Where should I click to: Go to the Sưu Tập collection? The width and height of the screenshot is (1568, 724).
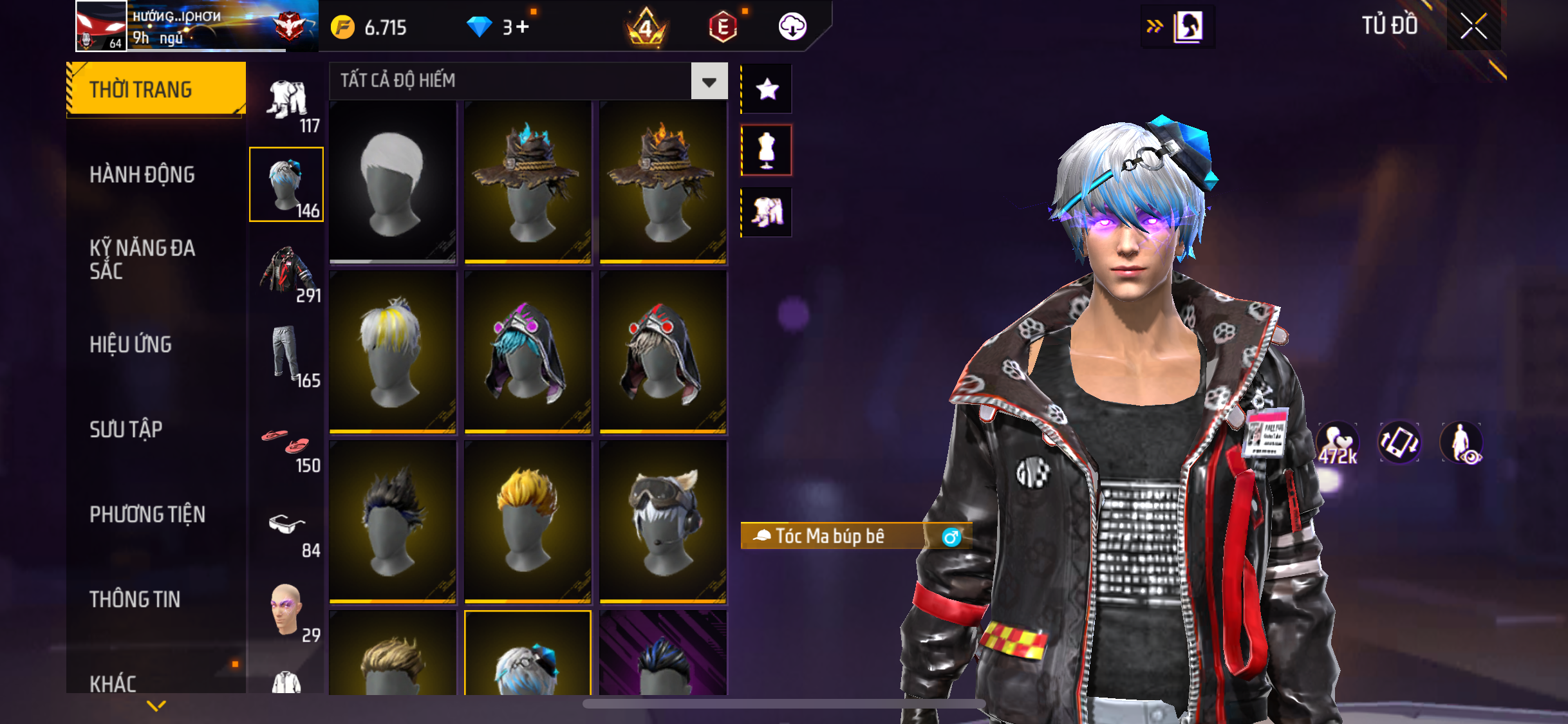point(126,429)
